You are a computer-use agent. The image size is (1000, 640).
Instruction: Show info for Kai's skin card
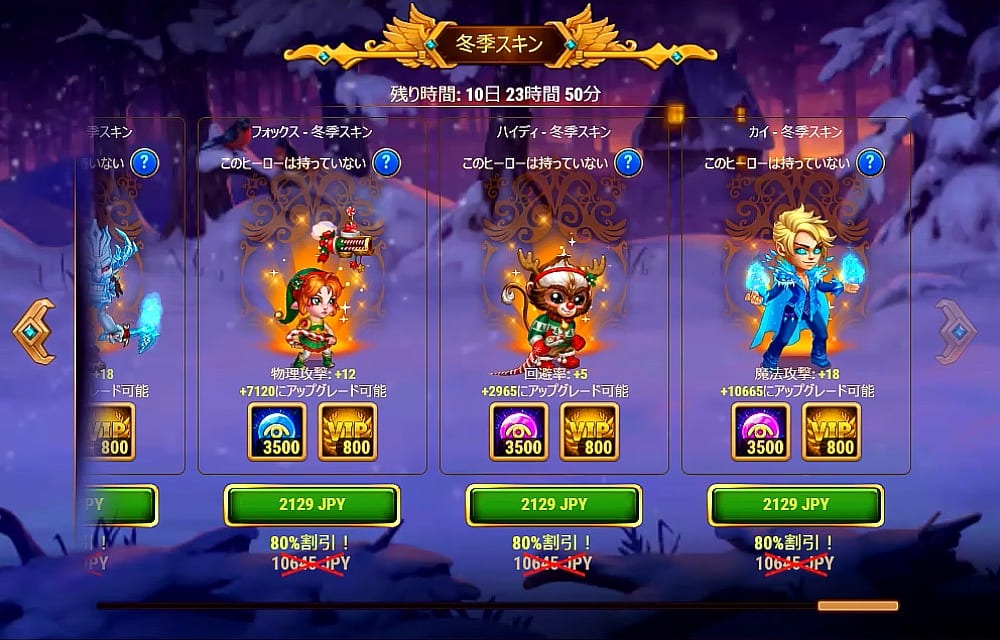pos(870,162)
